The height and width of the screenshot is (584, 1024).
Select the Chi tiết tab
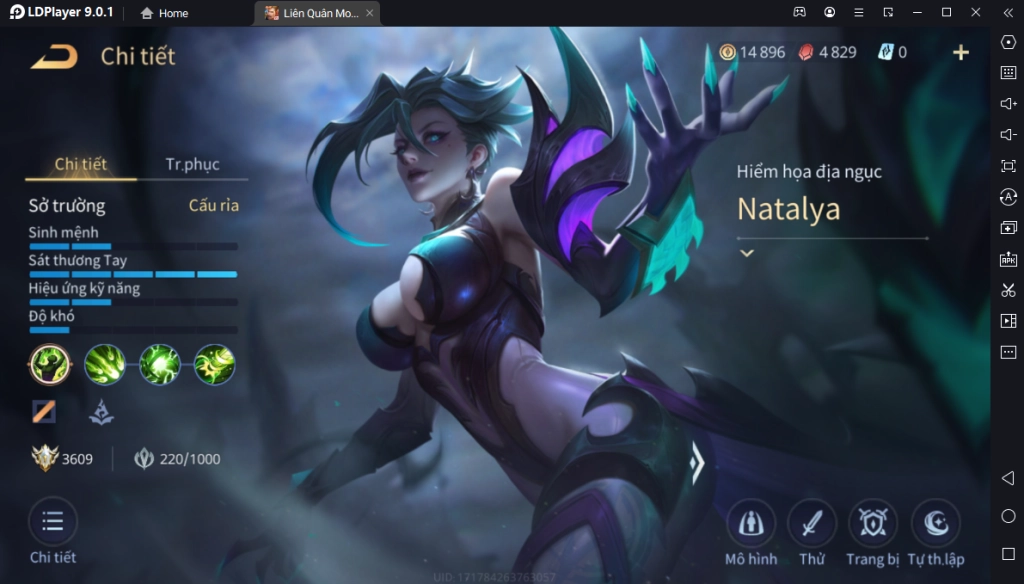(81, 164)
